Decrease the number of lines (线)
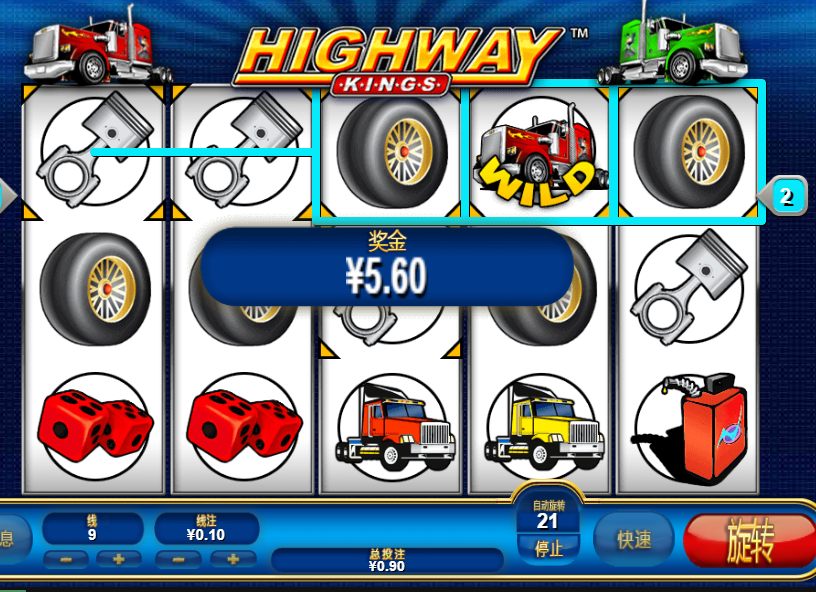 (67, 558)
